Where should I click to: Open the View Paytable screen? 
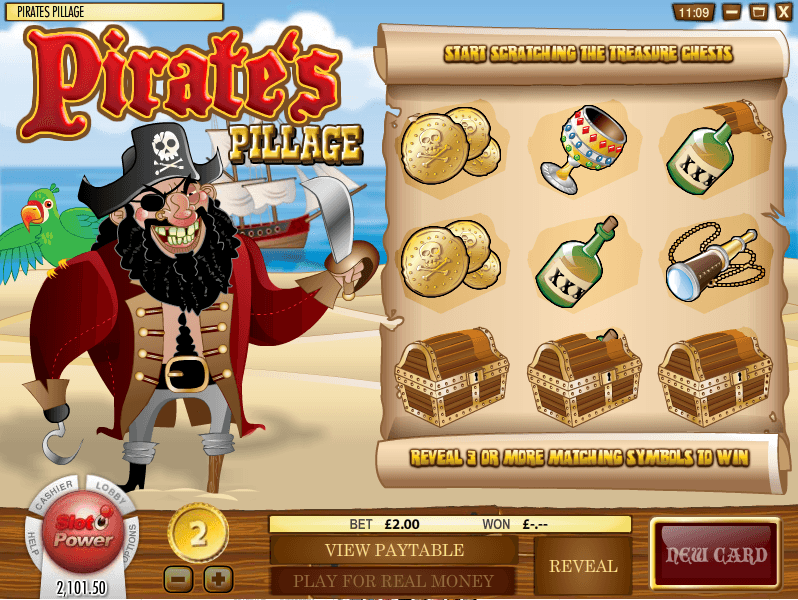pyautogui.click(x=393, y=550)
